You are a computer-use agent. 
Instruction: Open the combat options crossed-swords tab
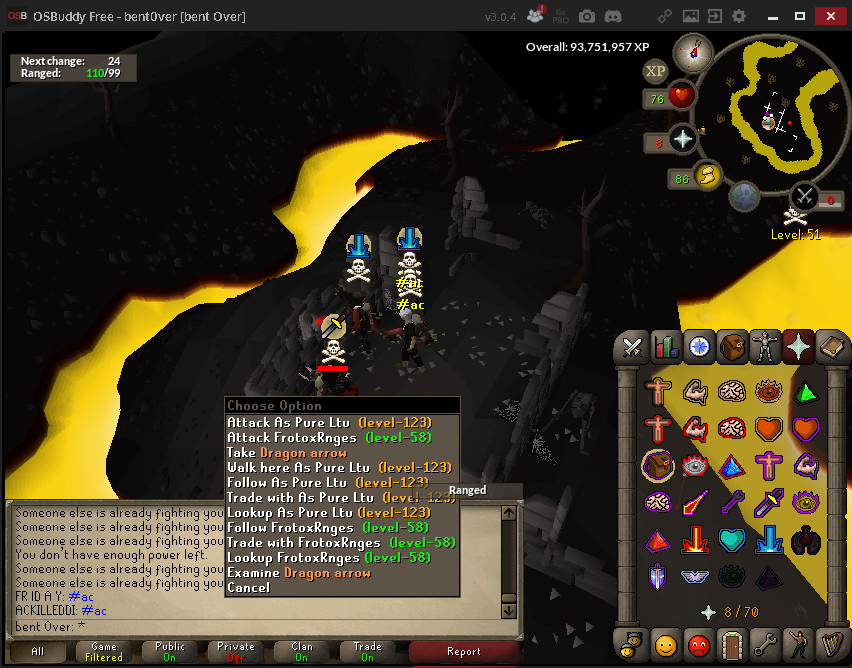(632, 347)
